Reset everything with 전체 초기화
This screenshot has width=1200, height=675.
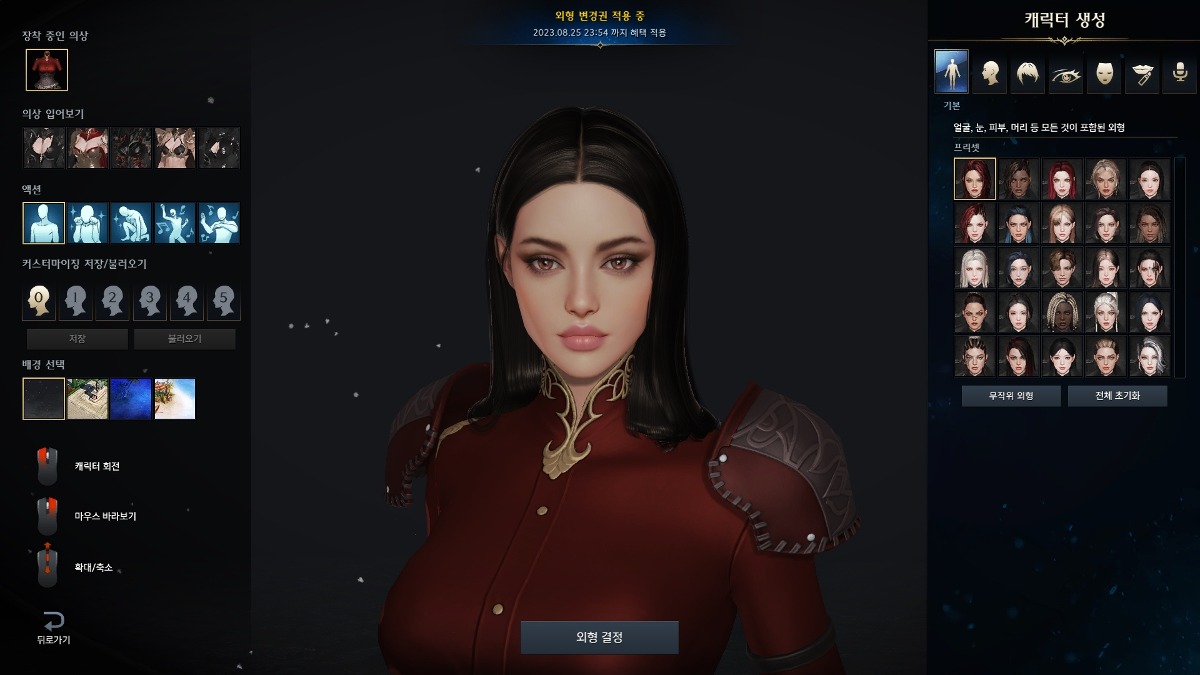coord(1117,396)
